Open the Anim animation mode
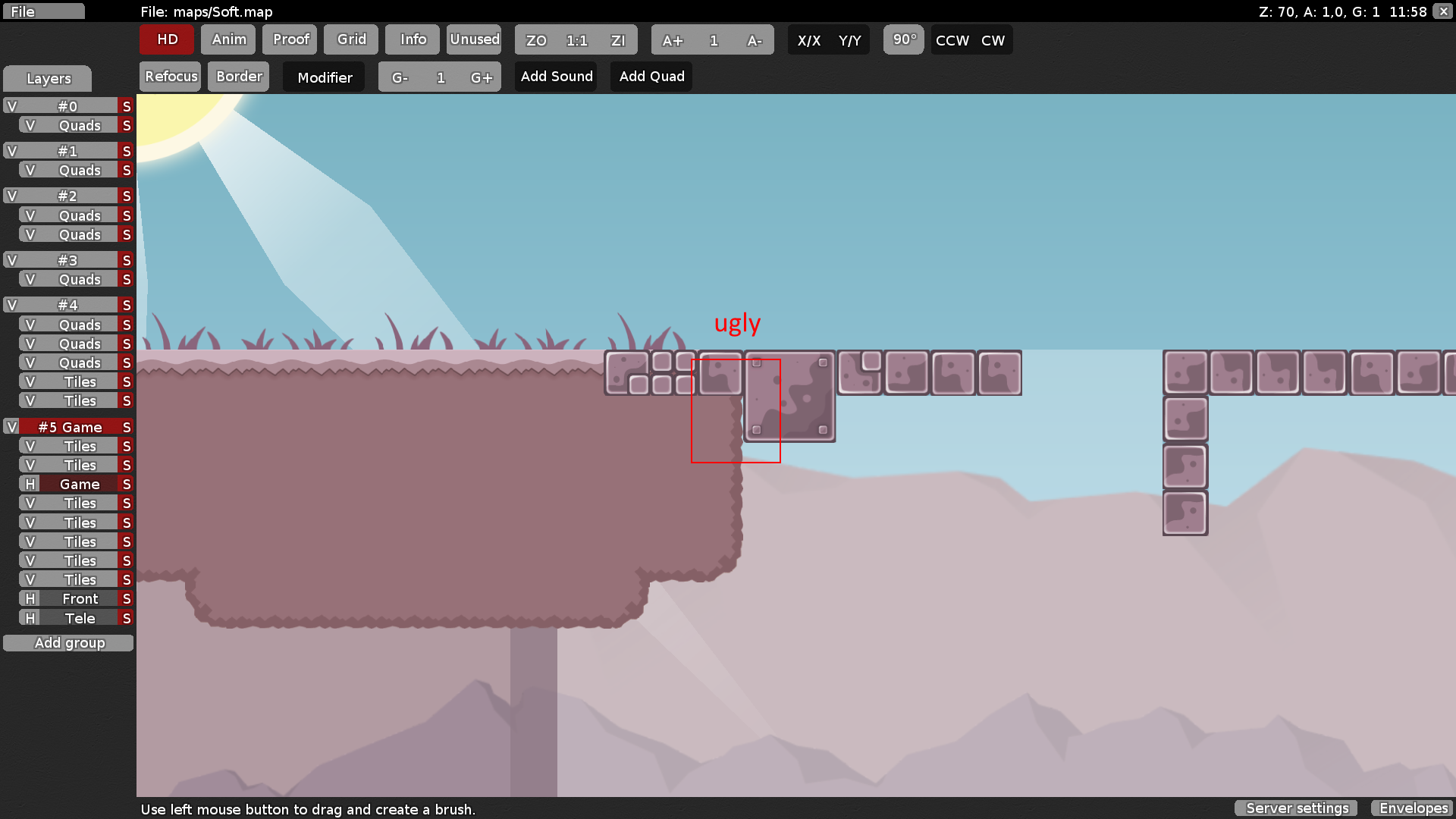 point(227,39)
